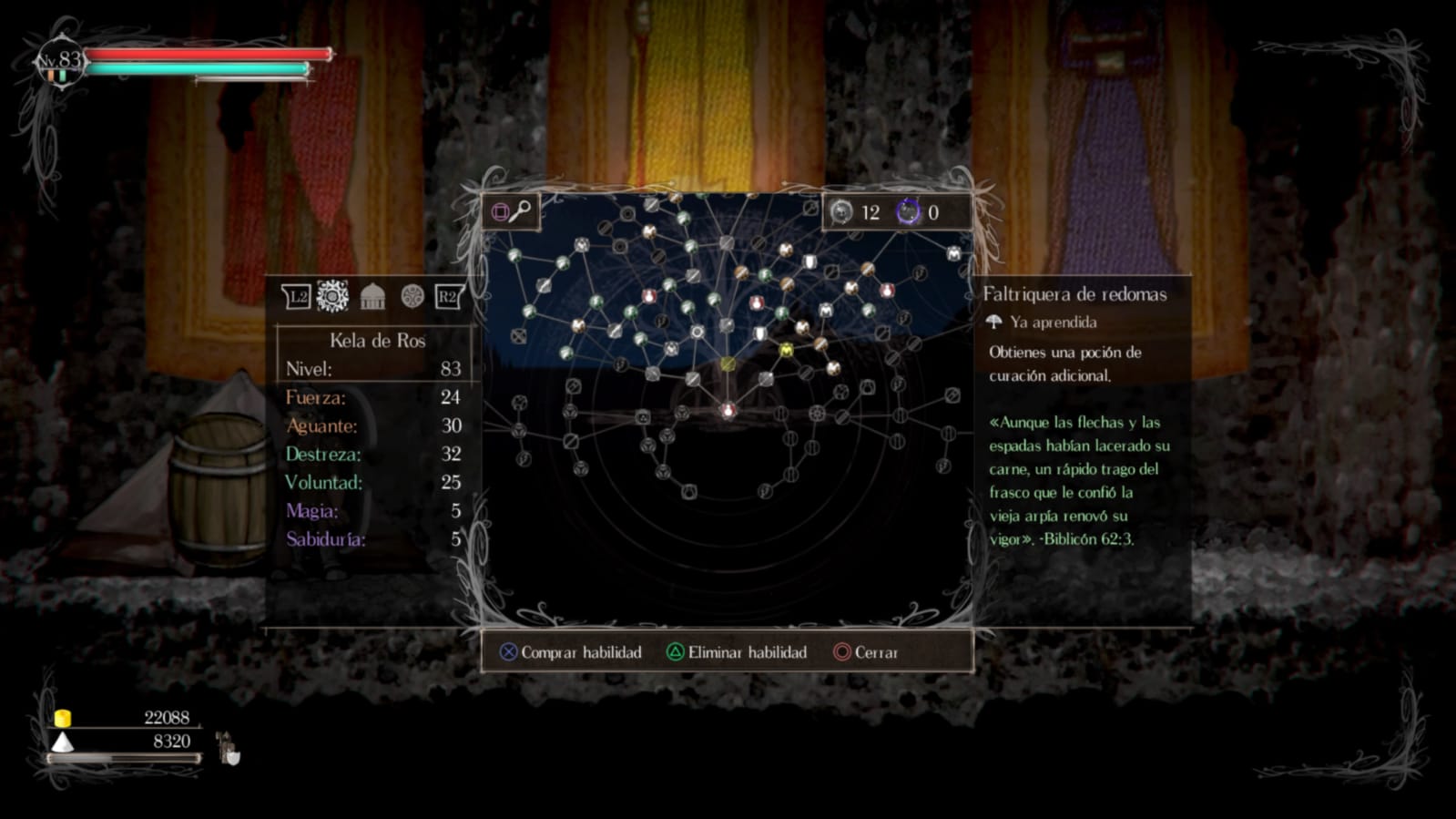This screenshot has height=819, width=1456.
Task: Pick the yellow square node above the root
Action: 728,364
